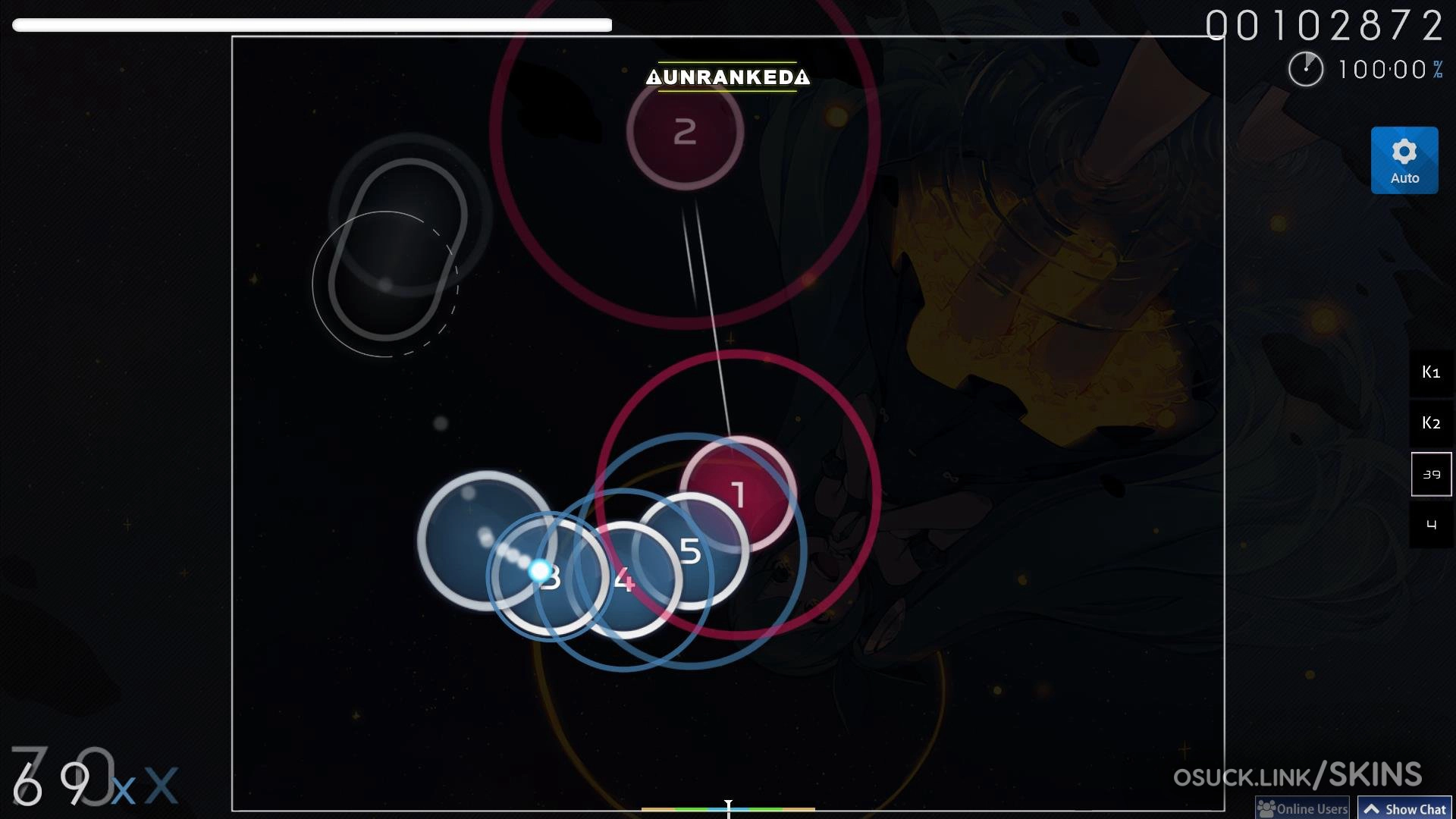Screen dimensions: 1456x819
Task: Click the Auto mod icon
Action: click(x=1404, y=160)
